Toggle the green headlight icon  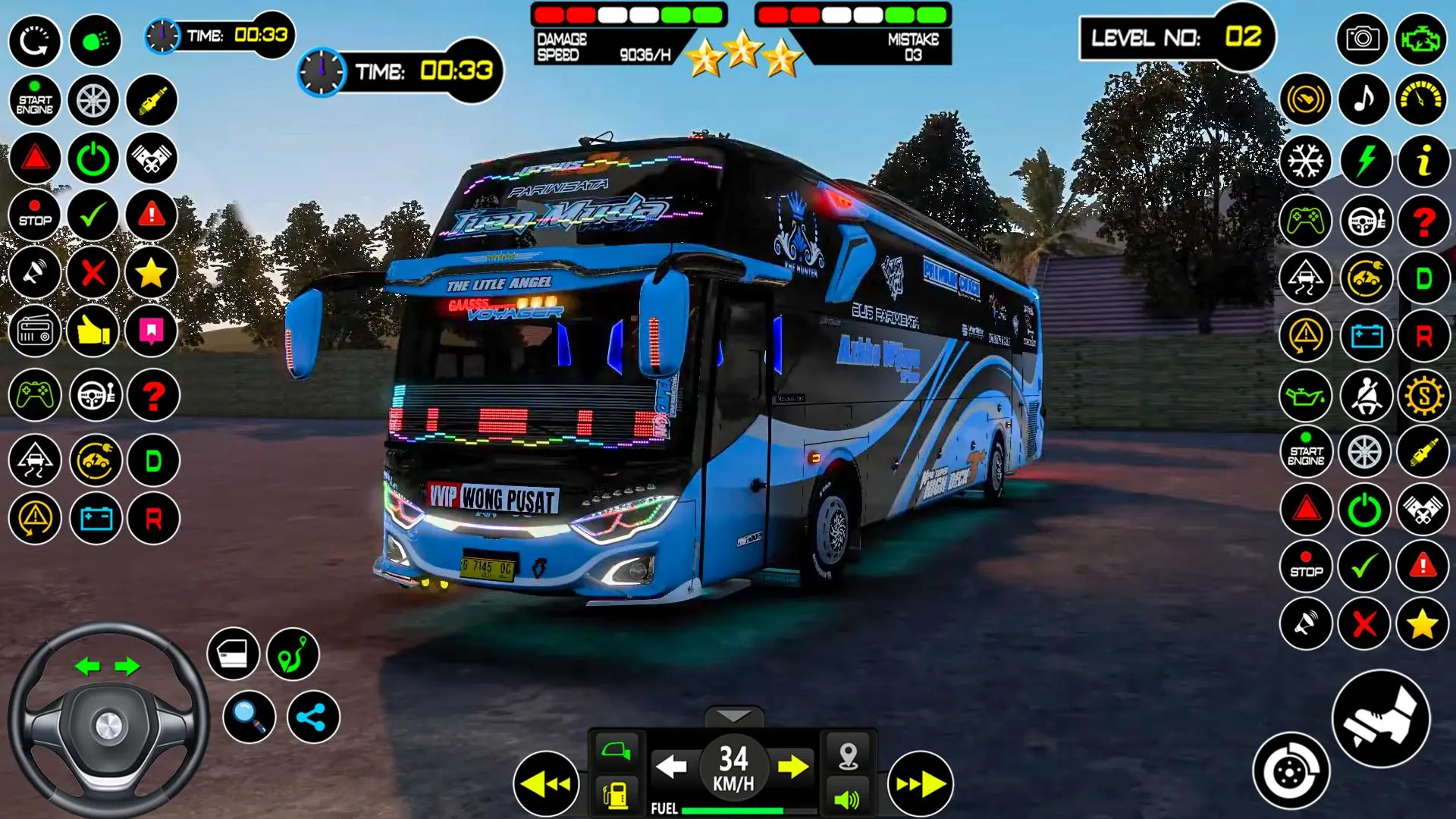tap(95, 40)
